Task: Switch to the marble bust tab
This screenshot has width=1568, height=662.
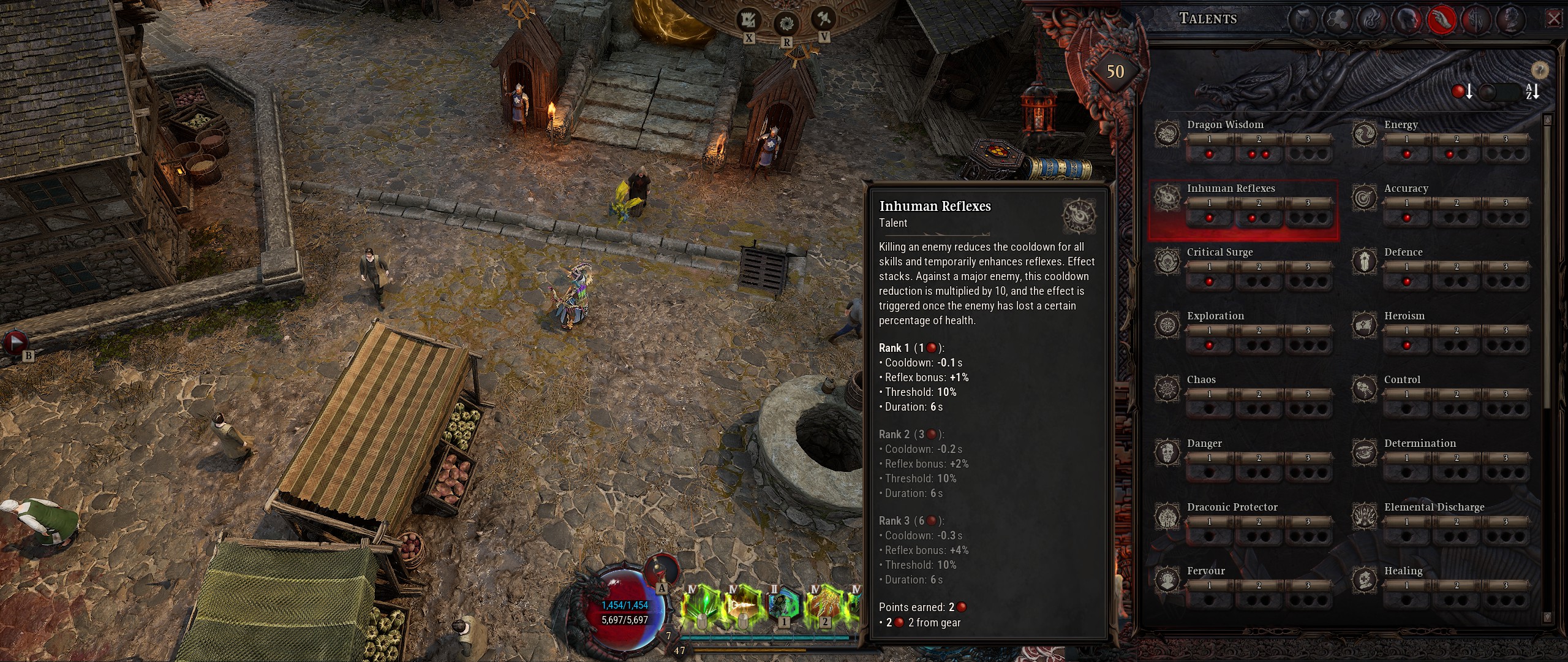Action: pyautogui.click(x=1510, y=20)
